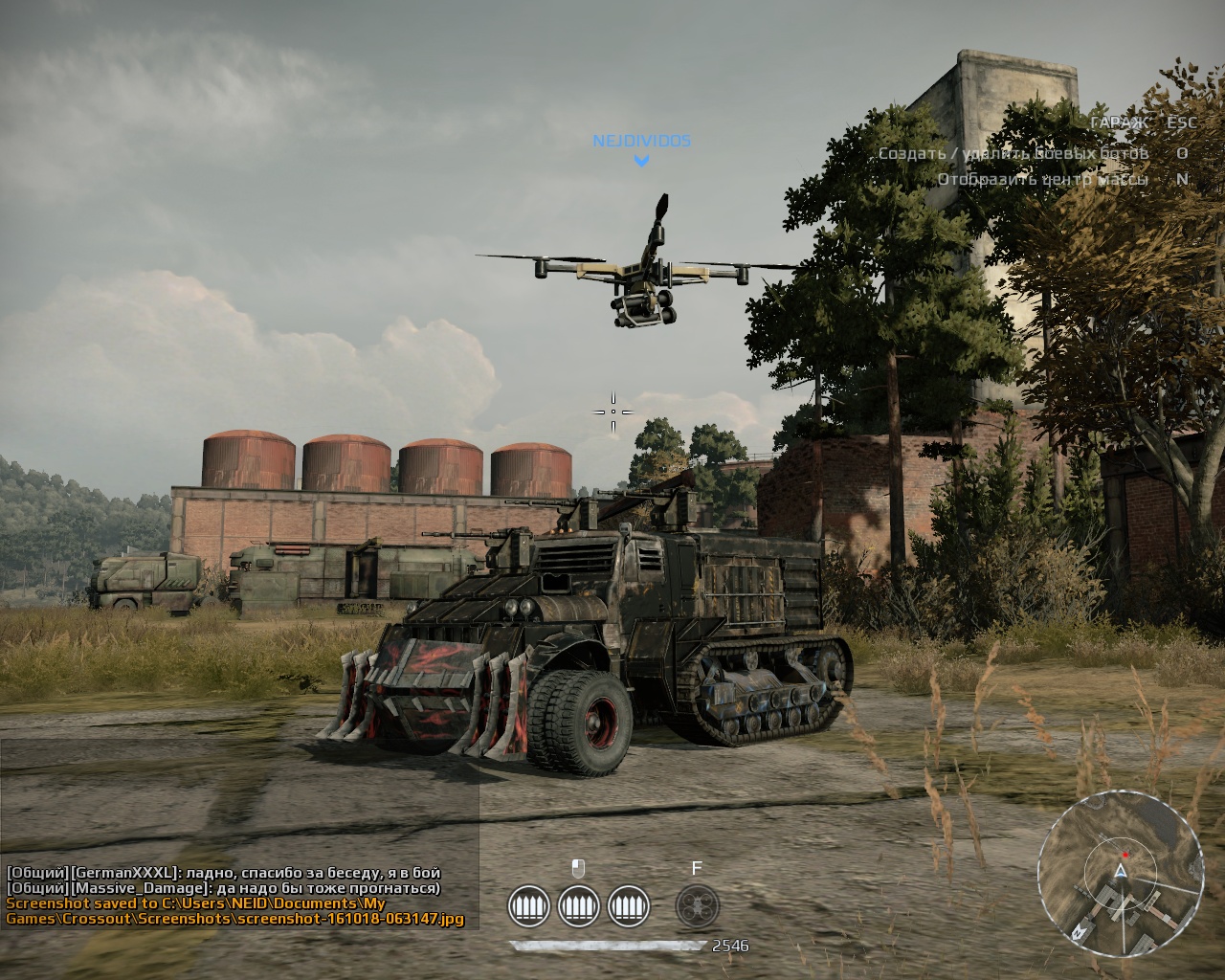Enable the O hotkey bot spawn toggle

click(1183, 152)
